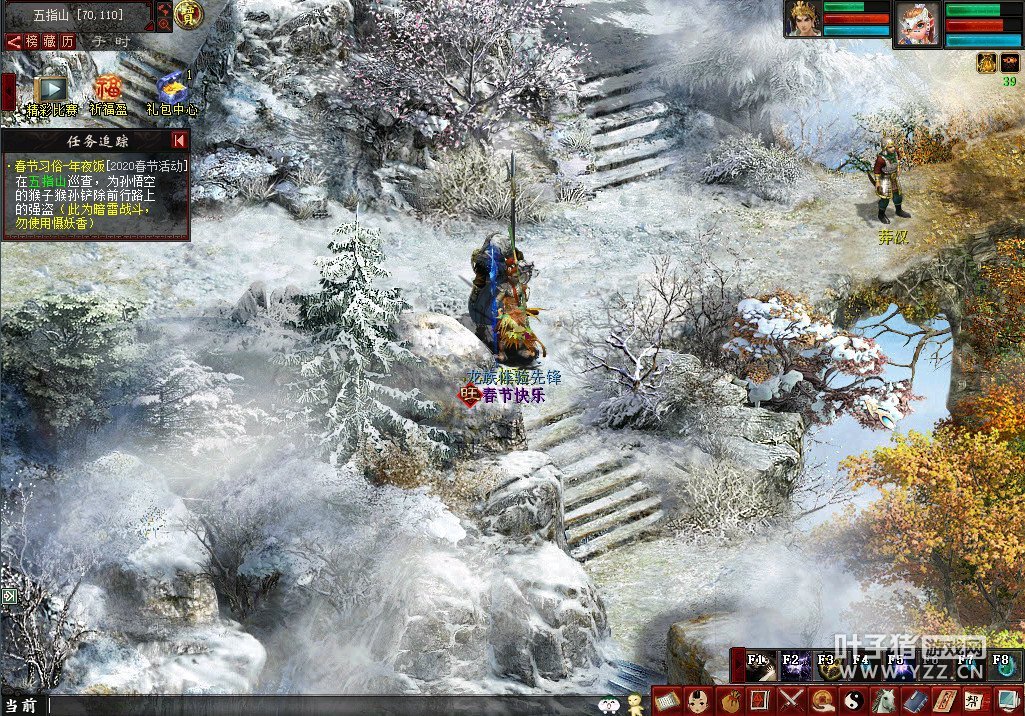The image size is (1025, 716).
Task: Open the blue book button
Action: click(x=915, y=700)
